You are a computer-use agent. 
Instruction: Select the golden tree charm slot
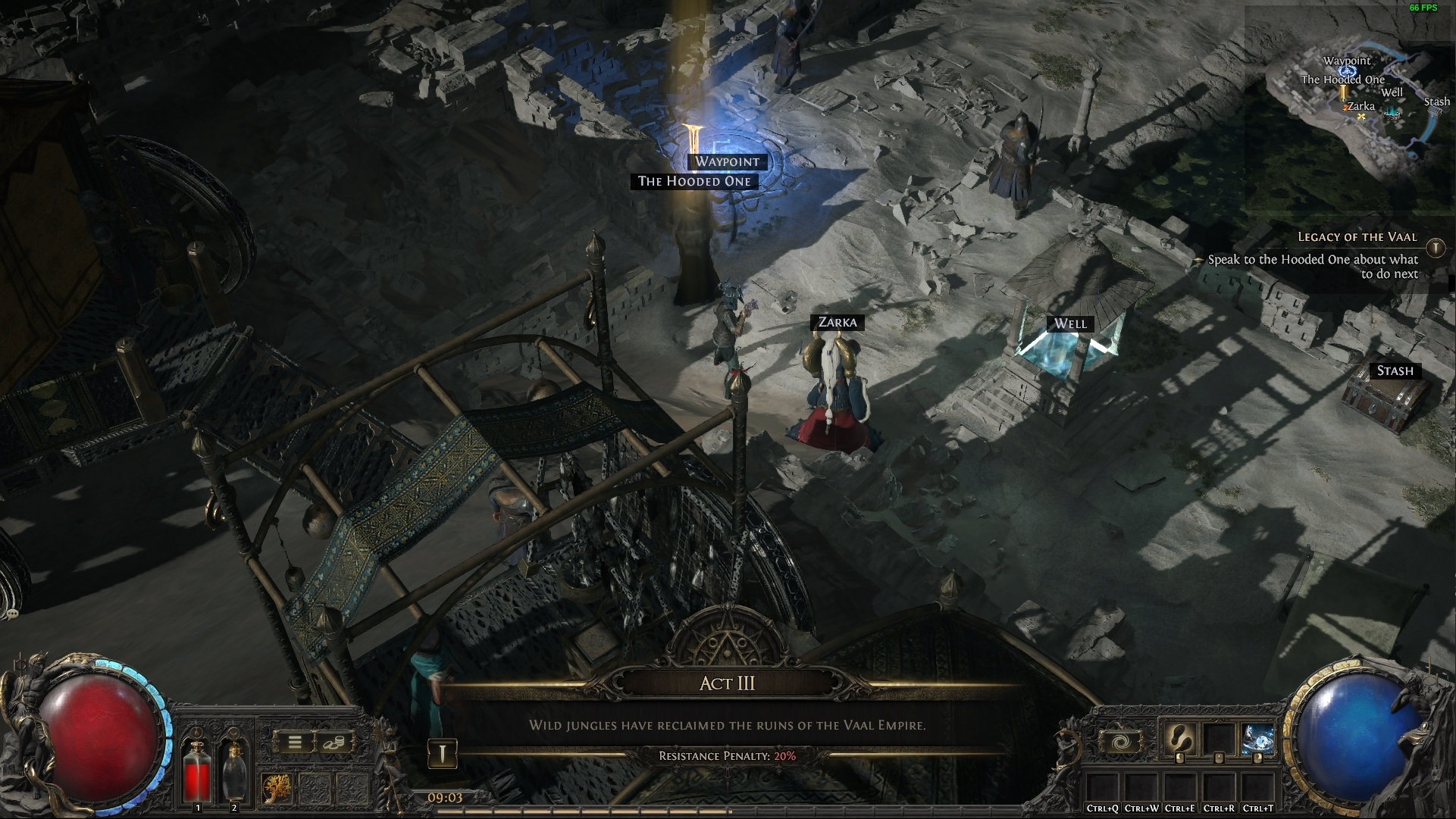click(x=277, y=789)
